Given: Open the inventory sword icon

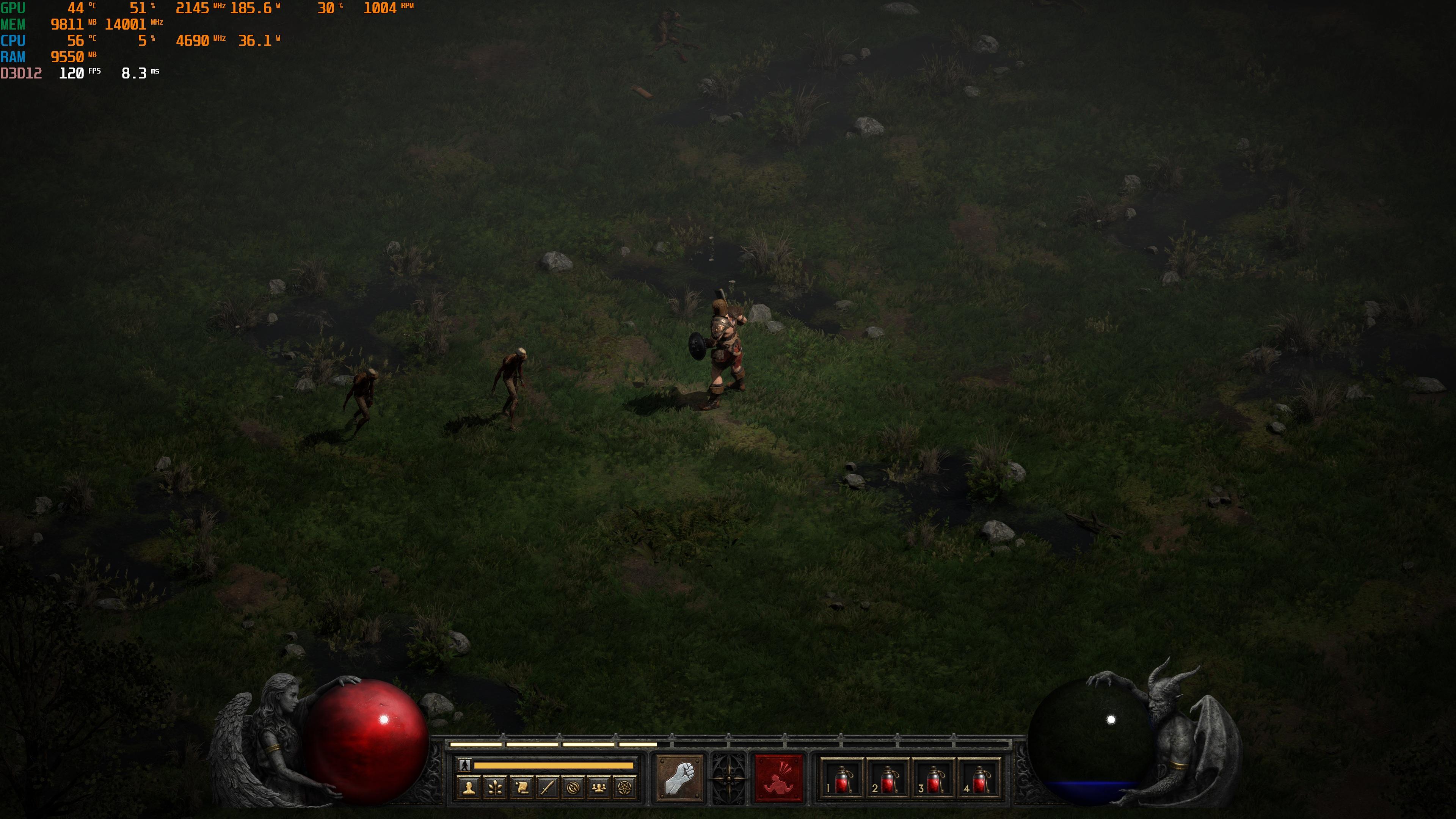Looking at the screenshot, I should (547, 788).
